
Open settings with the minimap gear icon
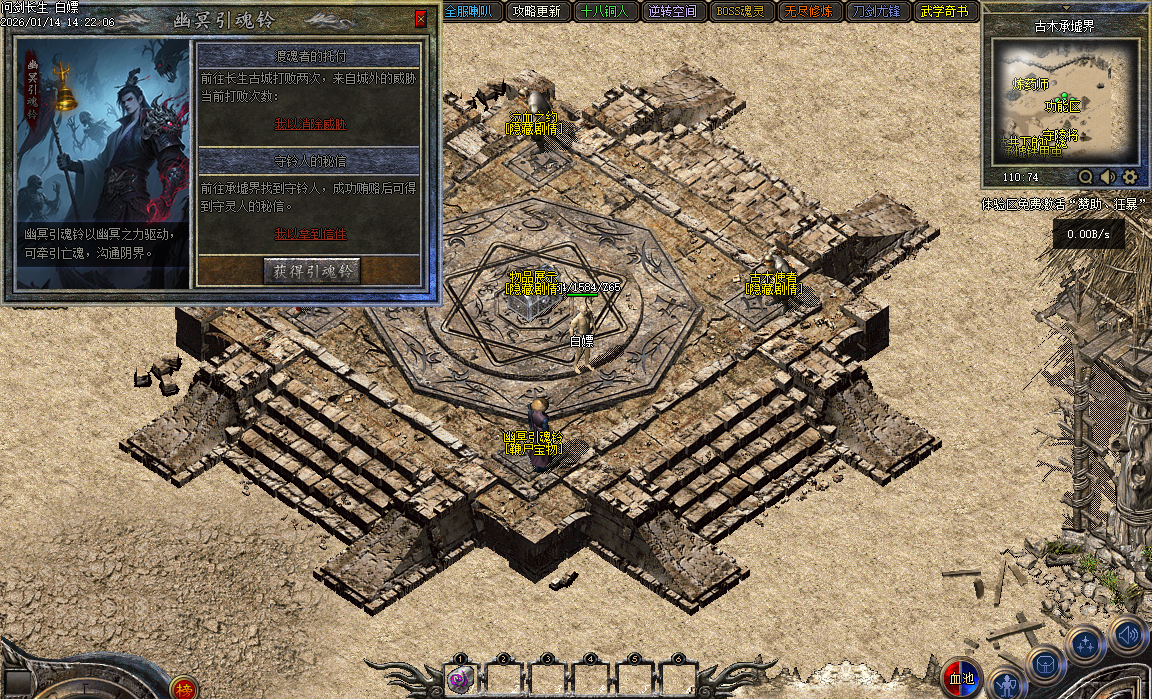tap(1130, 177)
